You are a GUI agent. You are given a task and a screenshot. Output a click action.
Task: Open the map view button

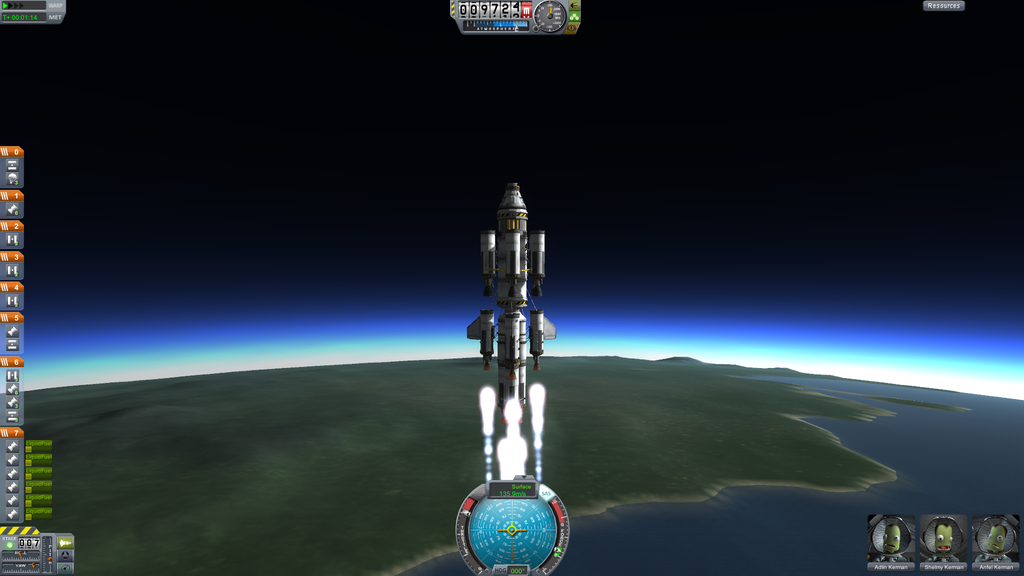pyautogui.click(x=65, y=568)
